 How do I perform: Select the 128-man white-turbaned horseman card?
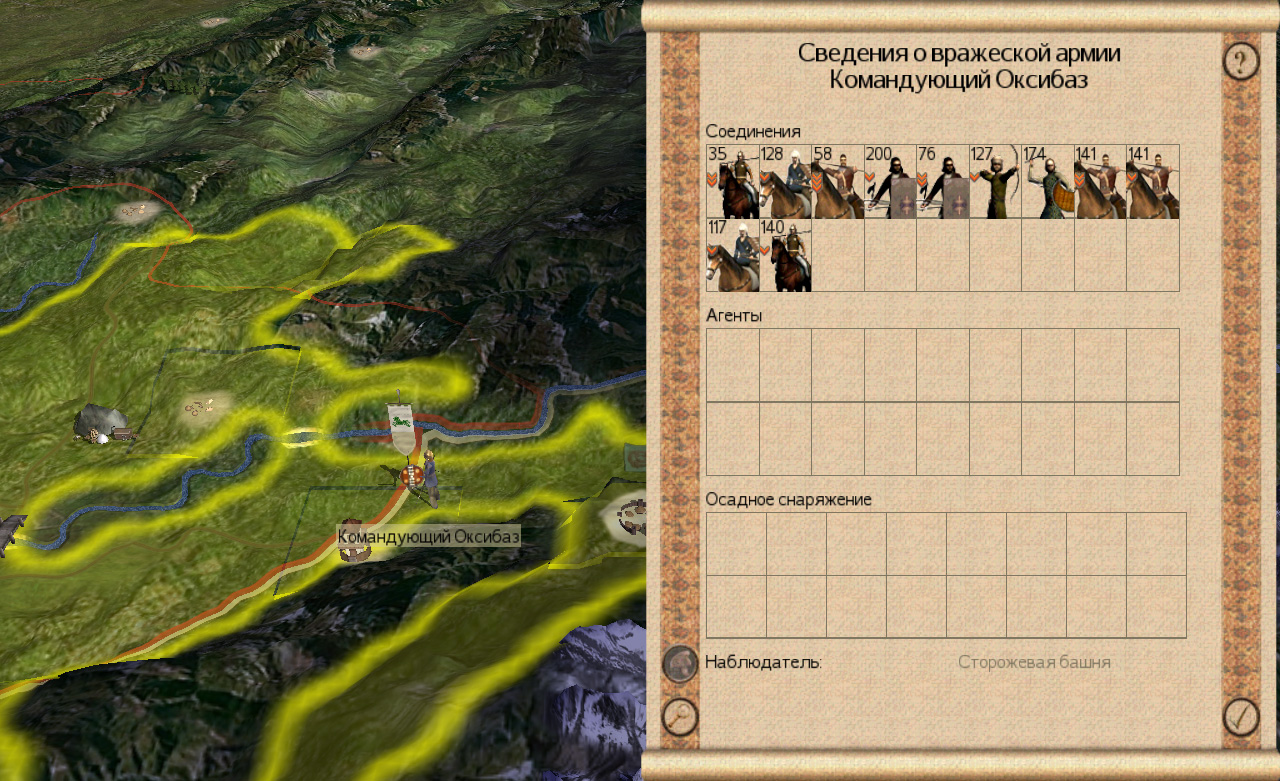click(x=785, y=182)
